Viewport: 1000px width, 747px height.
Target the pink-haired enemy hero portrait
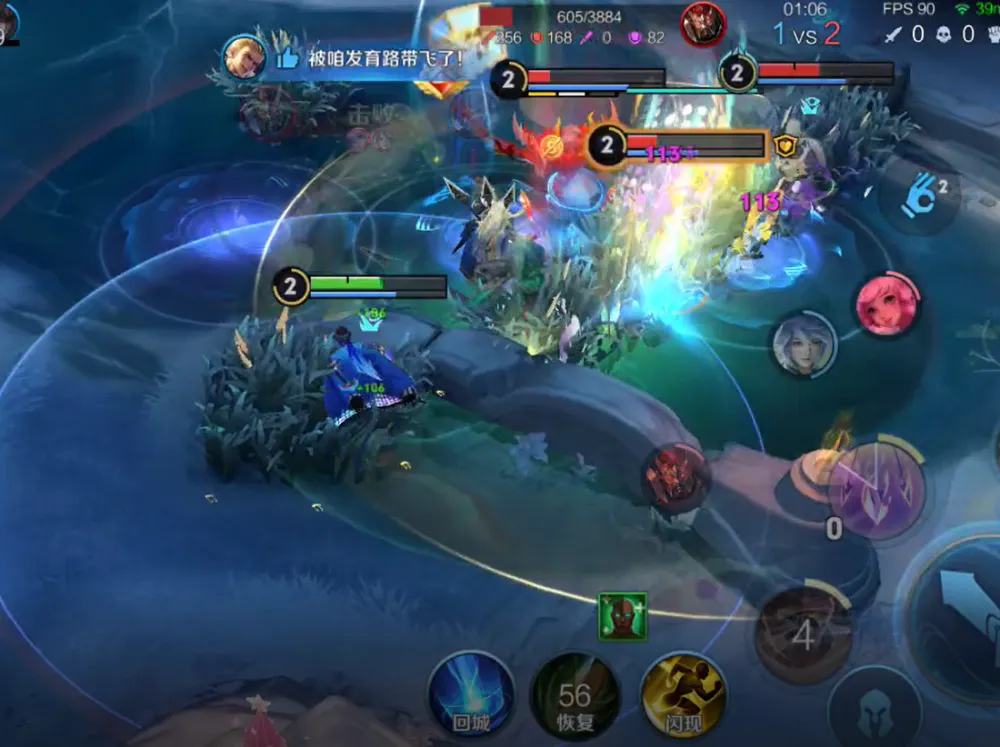[x=887, y=305]
